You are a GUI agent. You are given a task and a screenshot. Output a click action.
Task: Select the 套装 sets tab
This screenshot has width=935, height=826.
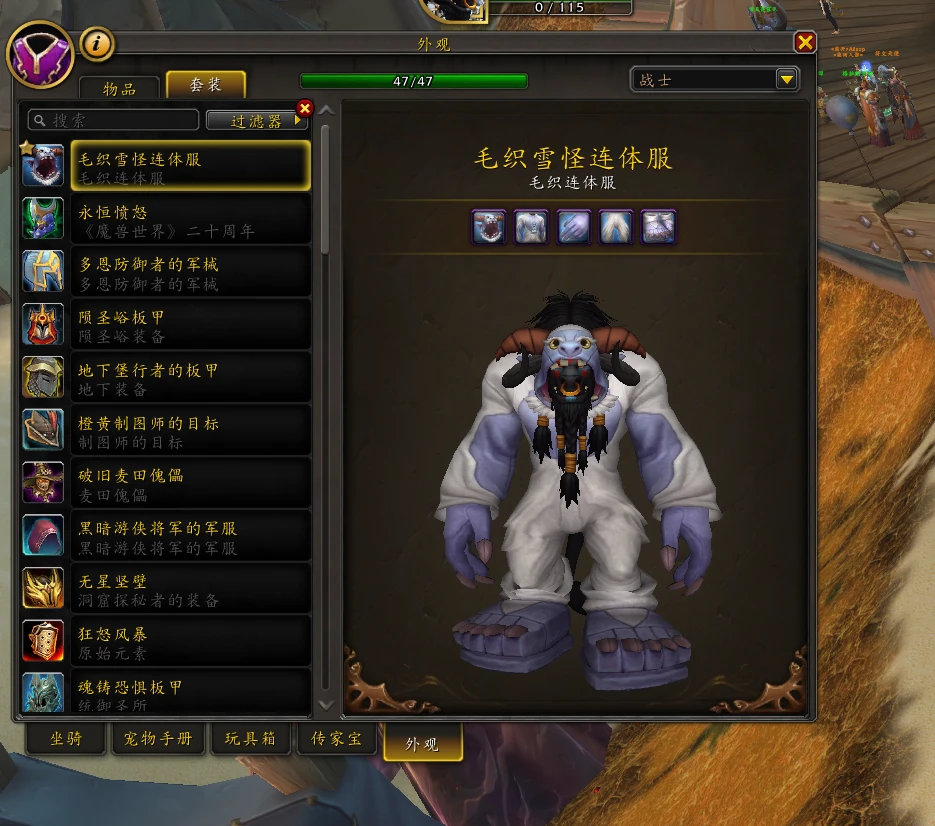point(205,86)
